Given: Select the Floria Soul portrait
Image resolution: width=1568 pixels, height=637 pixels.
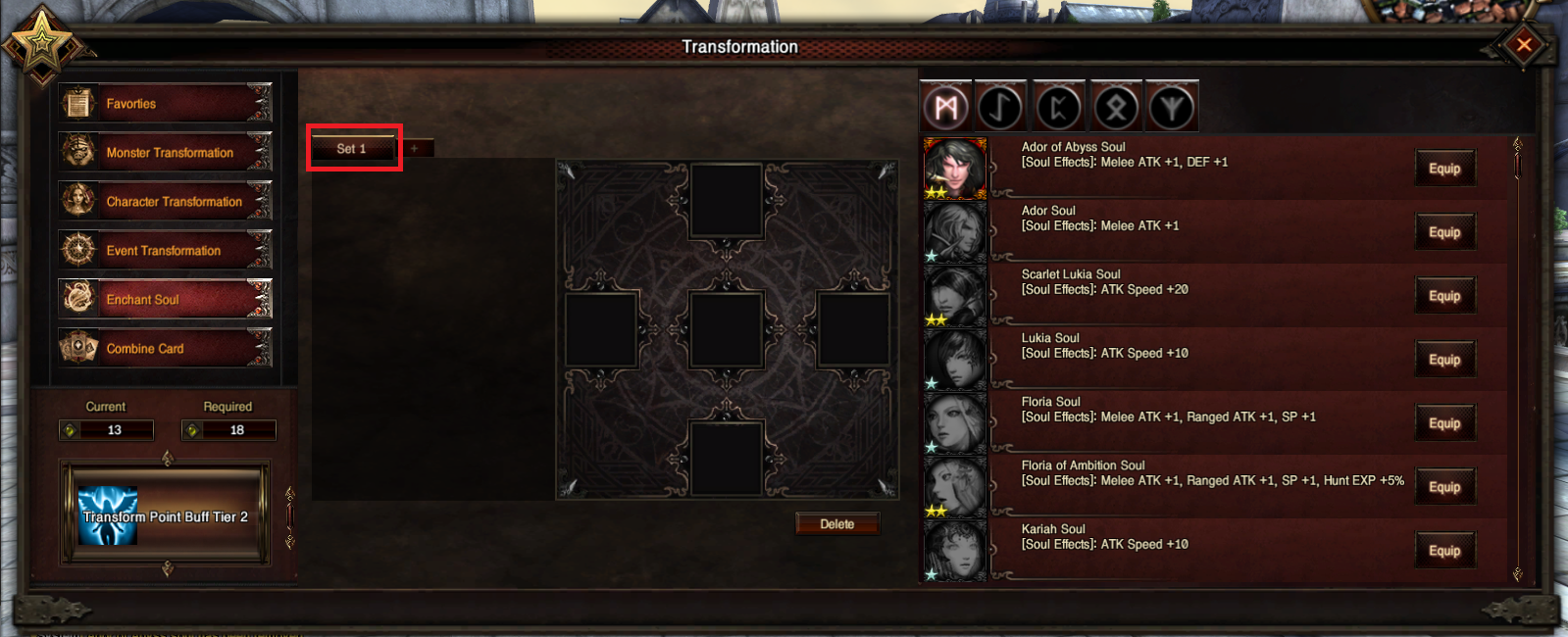Looking at the screenshot, I should click(x=954, y=423).
